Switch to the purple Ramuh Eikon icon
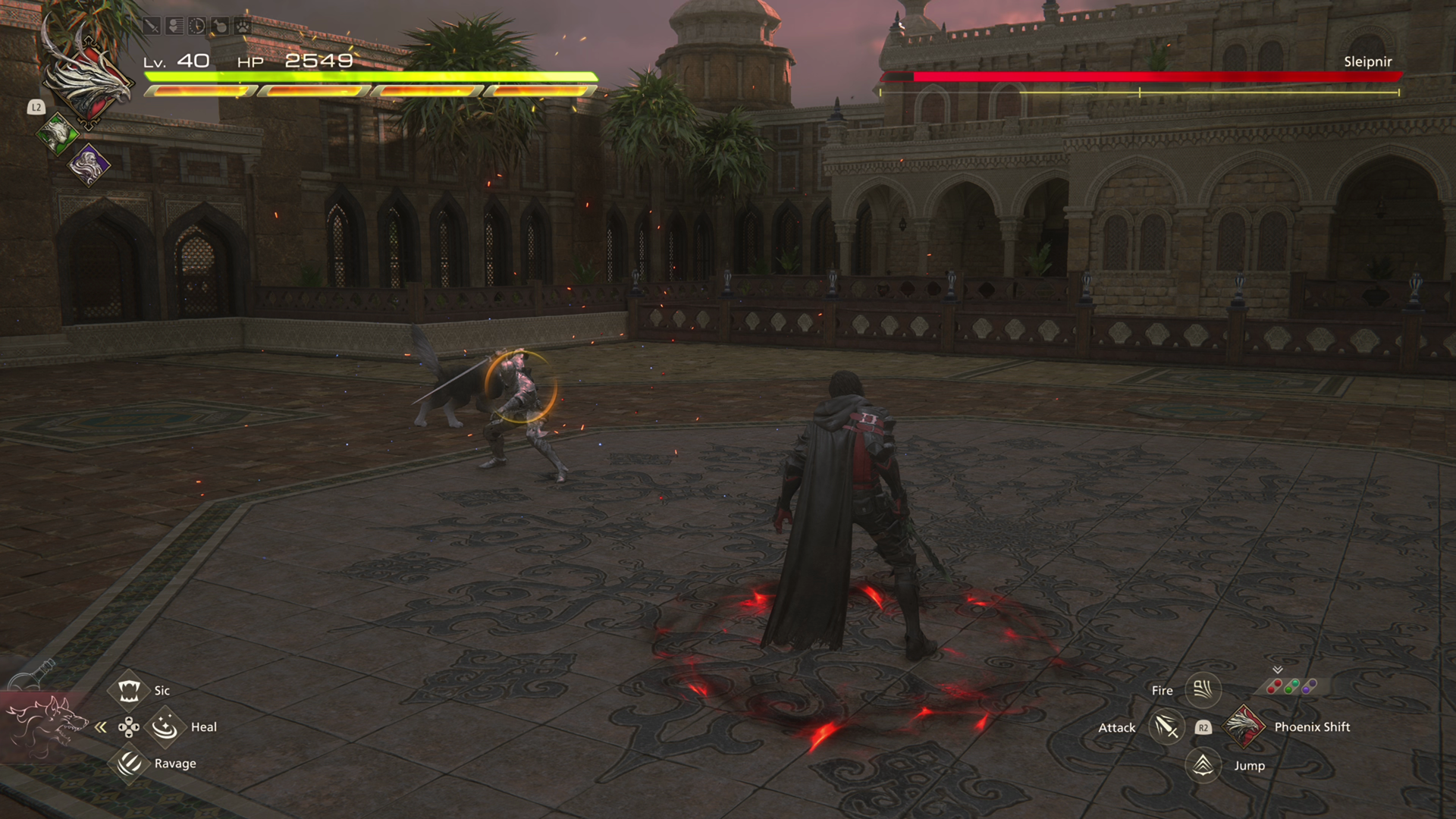Screen dimensions: 1456x819 click(x=89, y=164)
